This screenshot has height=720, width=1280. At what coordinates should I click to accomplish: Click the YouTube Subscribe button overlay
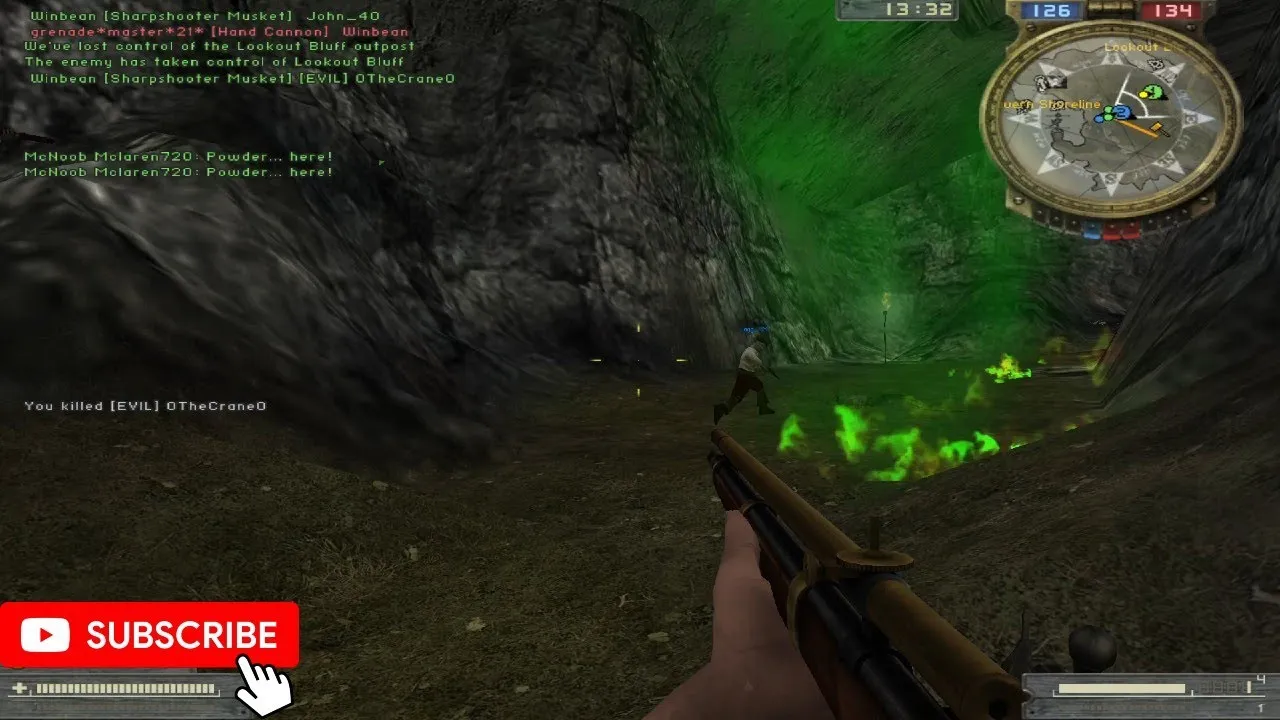point(150,635)
